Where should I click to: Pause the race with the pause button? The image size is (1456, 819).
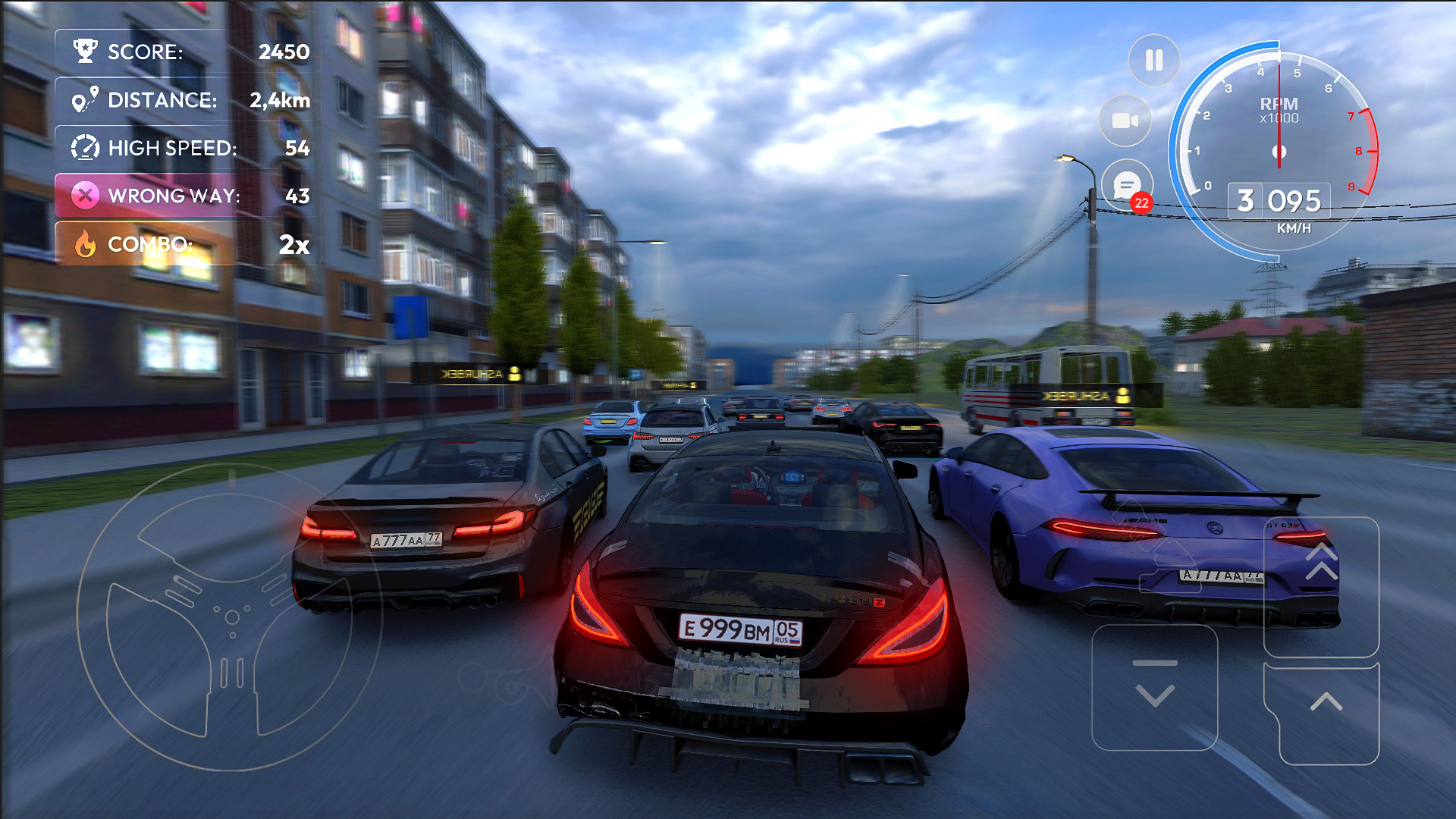(x=1153, y=60)
